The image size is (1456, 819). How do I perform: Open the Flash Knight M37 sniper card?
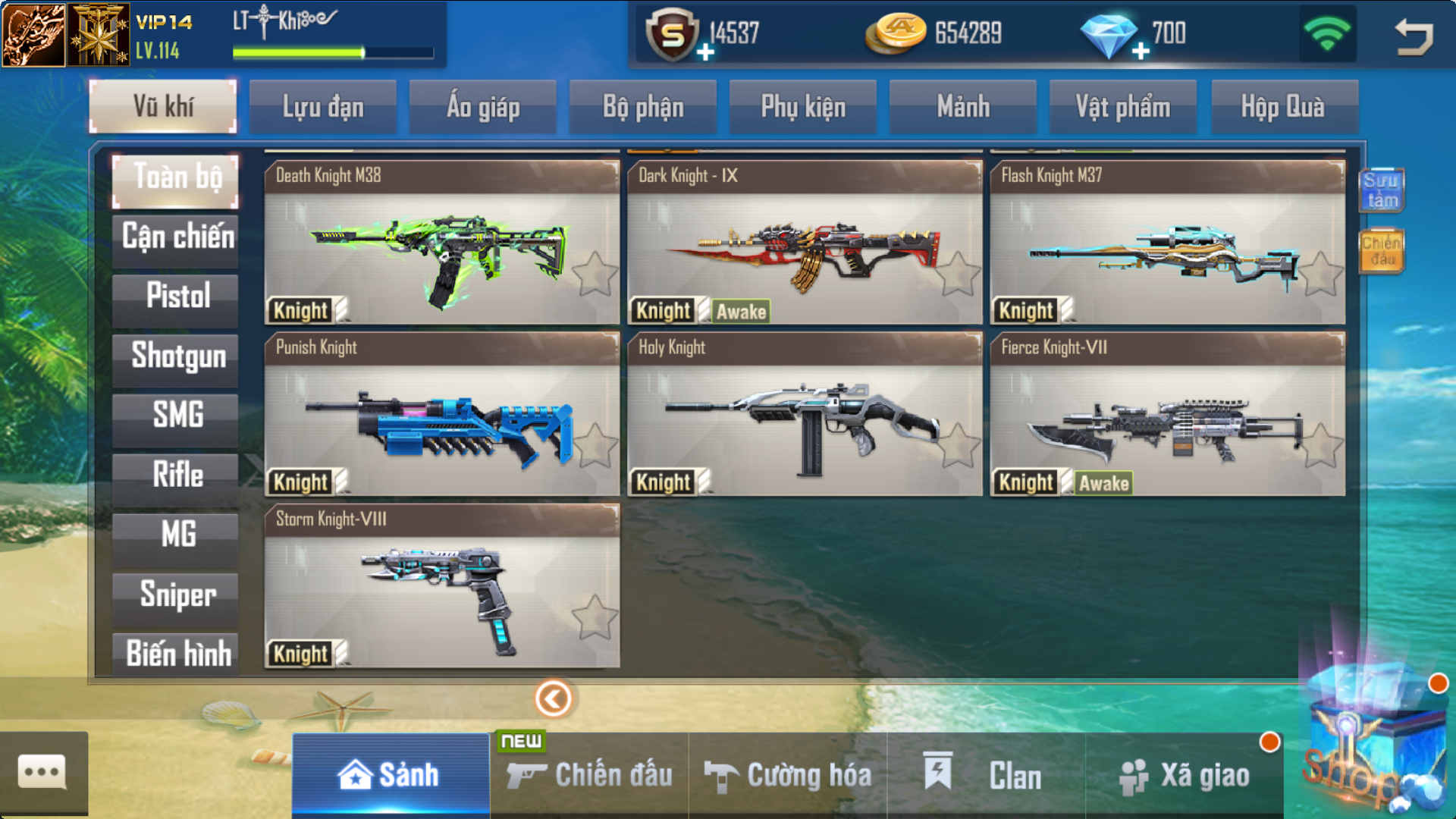pos(1167,243)
